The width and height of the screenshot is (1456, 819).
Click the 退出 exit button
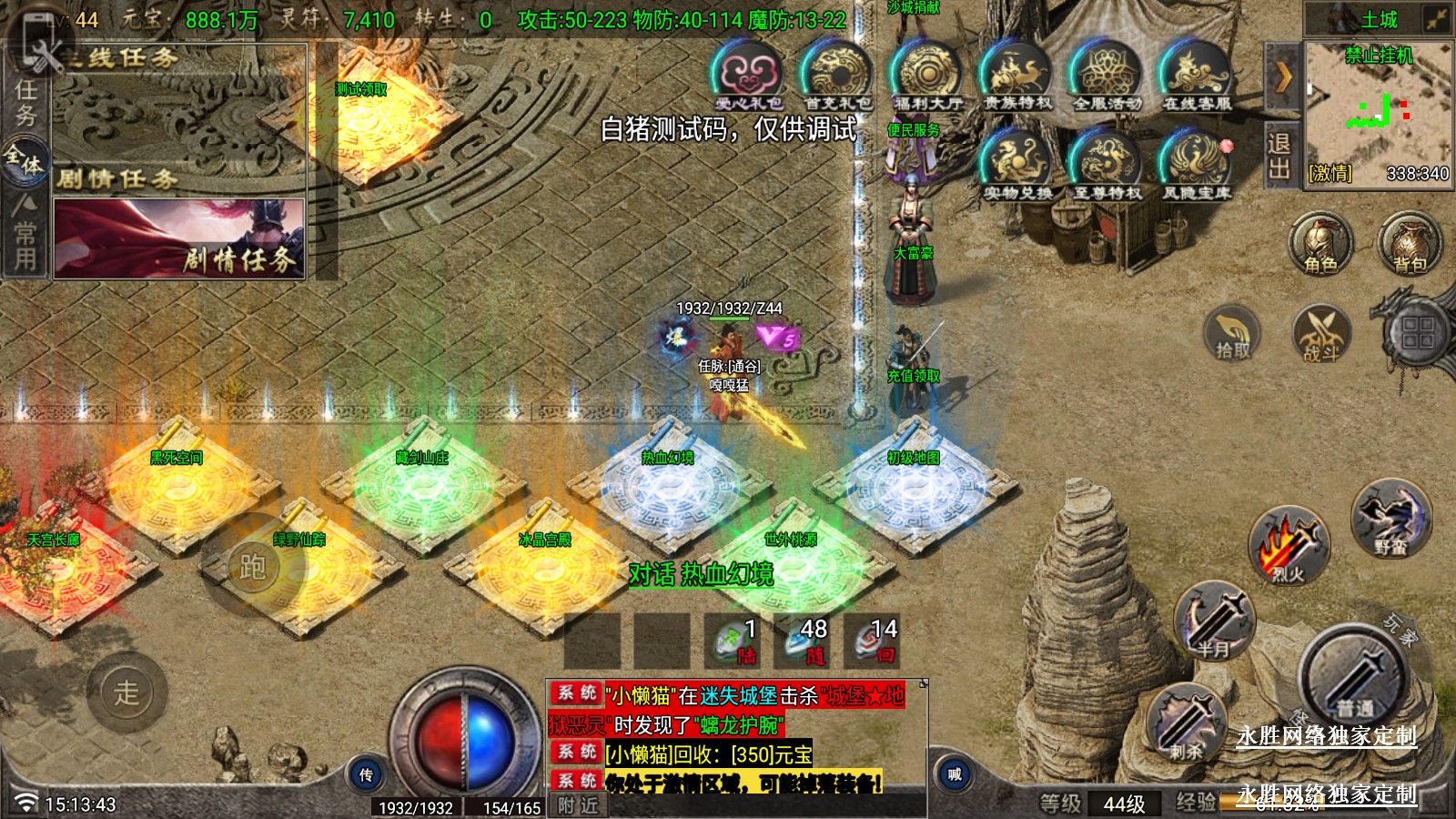1279,157
